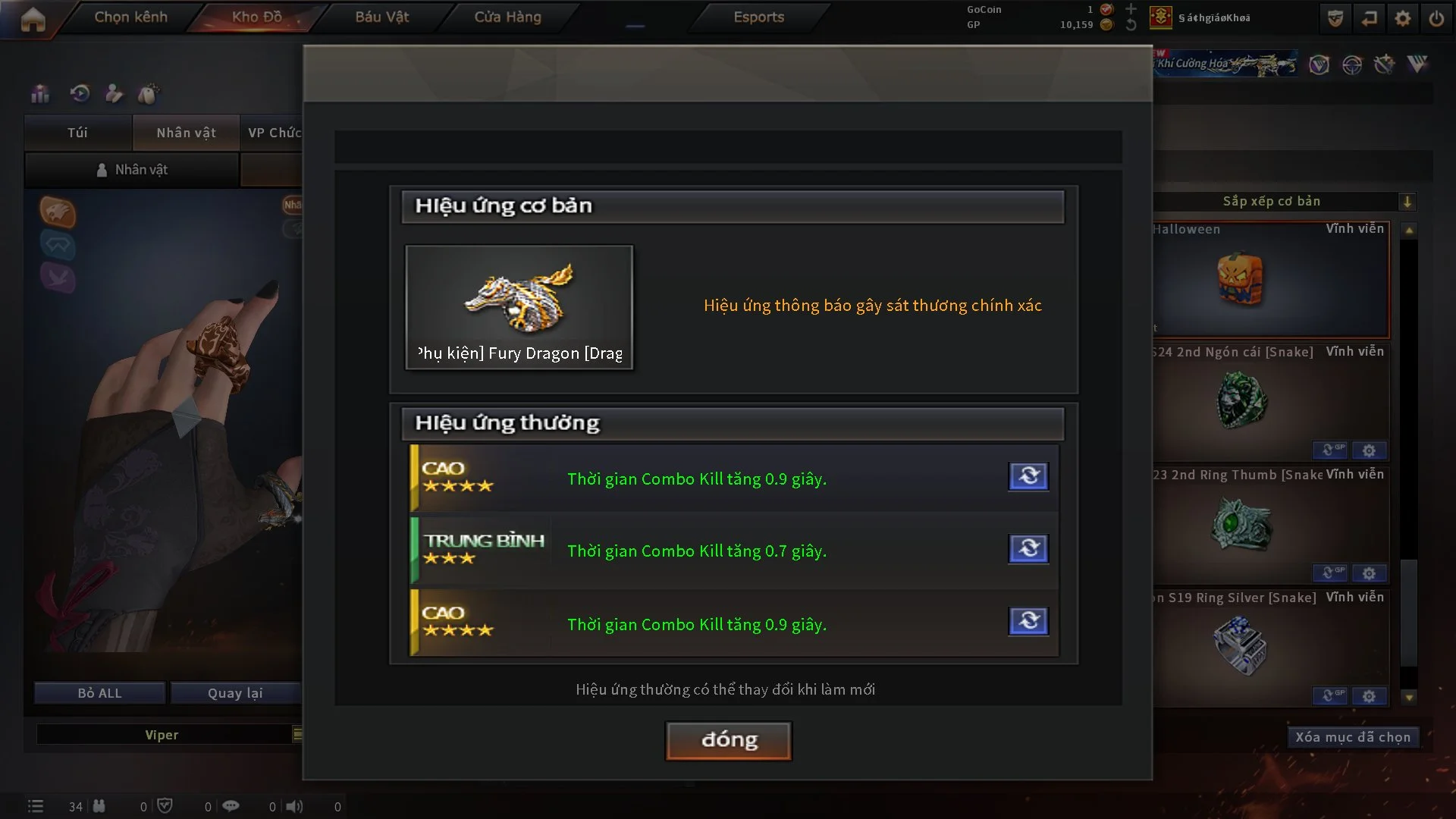The width and height of the screenshot is (1456, 819).
Task: Close the dialog with the đóng button
Action: pyautogui.click(x=728, y=740)
